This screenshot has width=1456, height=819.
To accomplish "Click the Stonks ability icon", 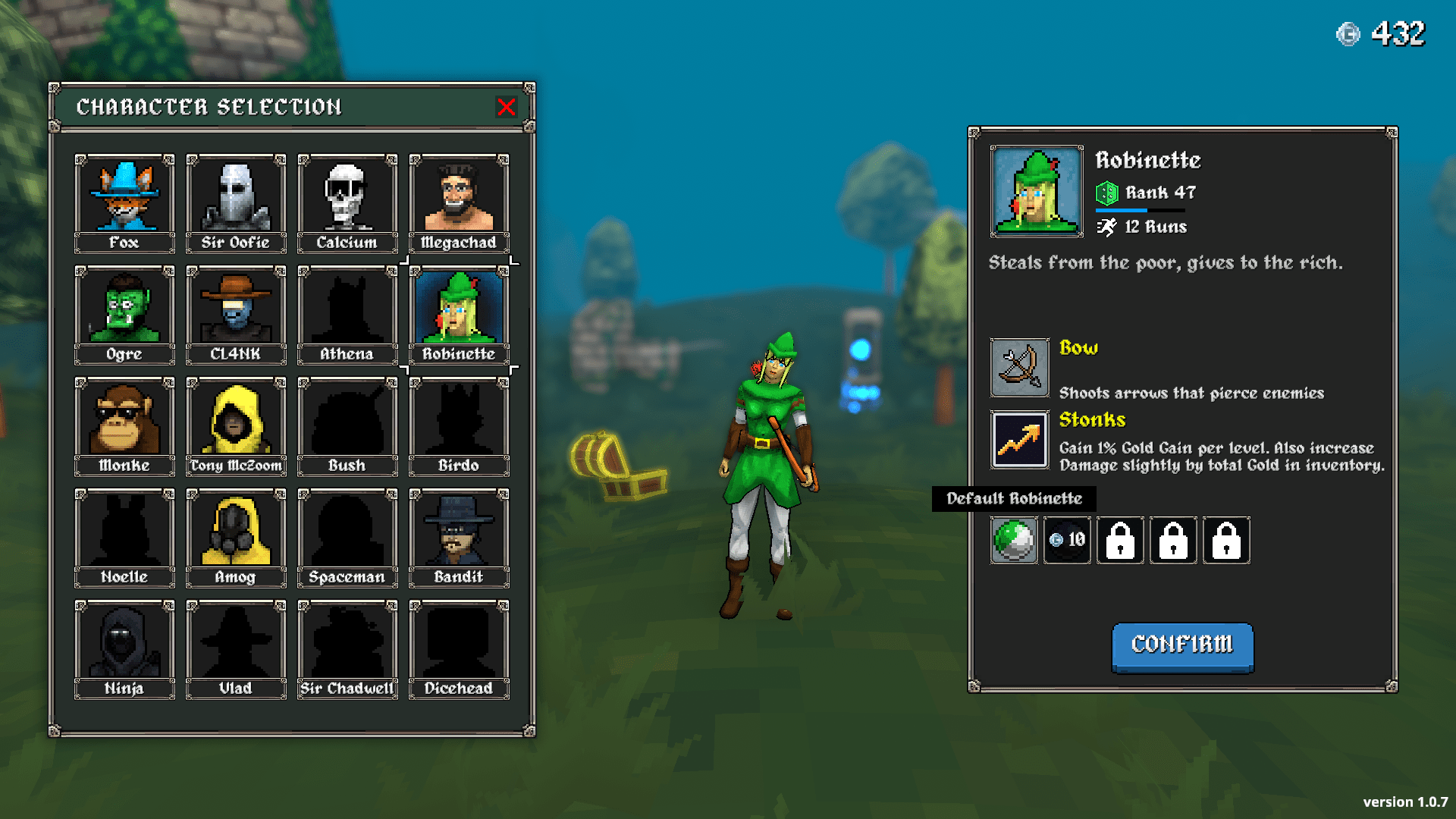I will point(1018,440).
